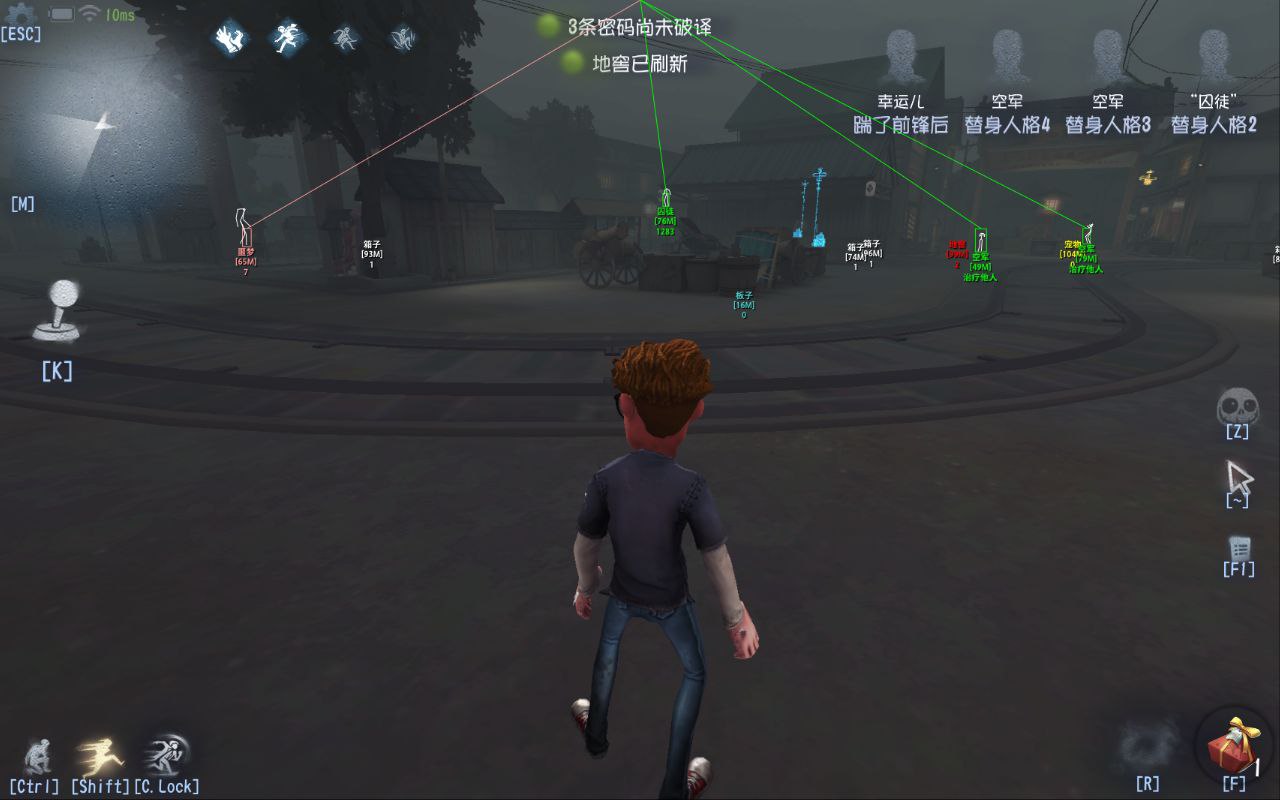Toggle the C.Lock run lock icon
The image size is (1280, 800).
click(165, 755)
